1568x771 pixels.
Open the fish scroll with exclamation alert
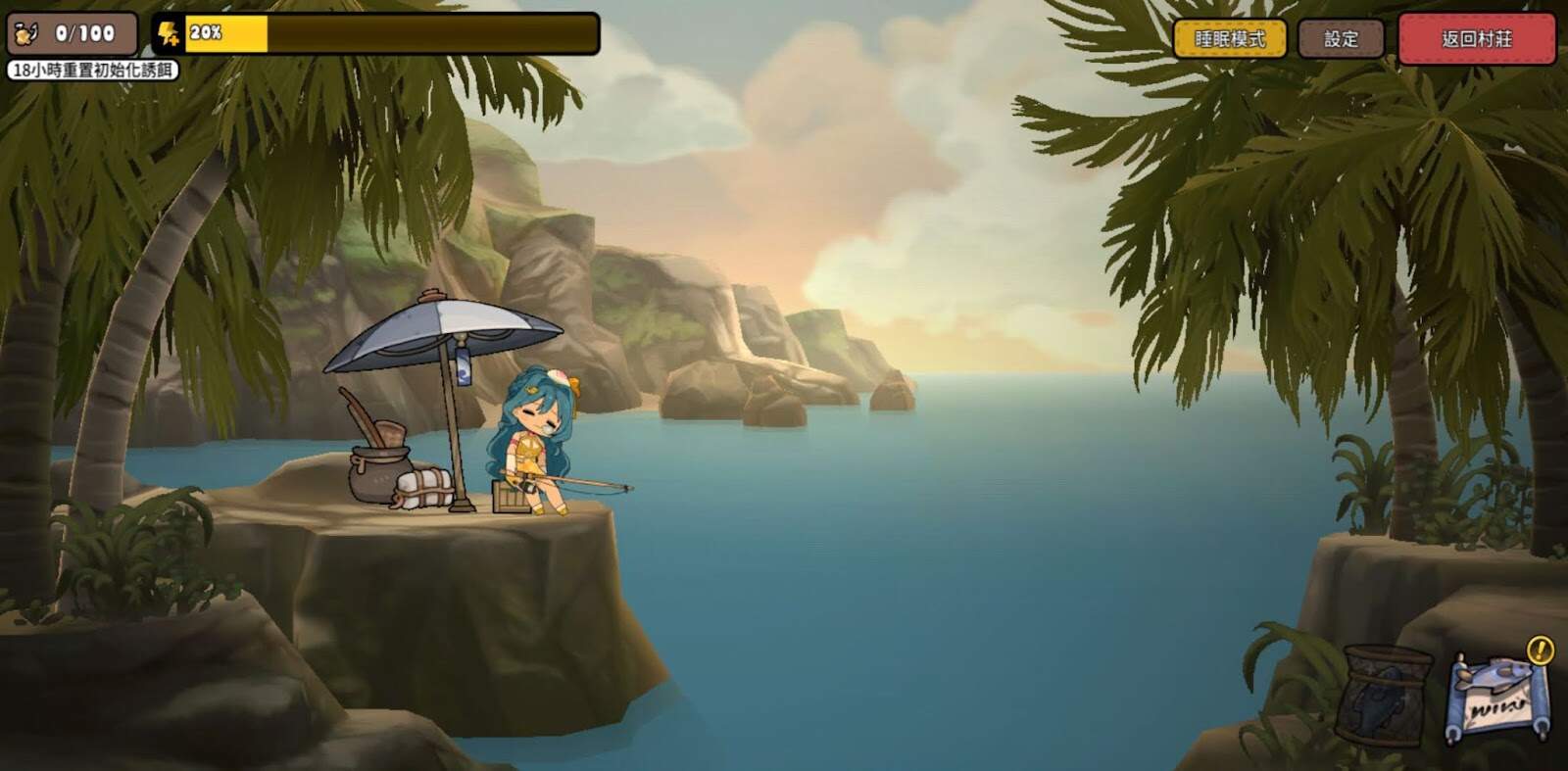click(1497, 698)
